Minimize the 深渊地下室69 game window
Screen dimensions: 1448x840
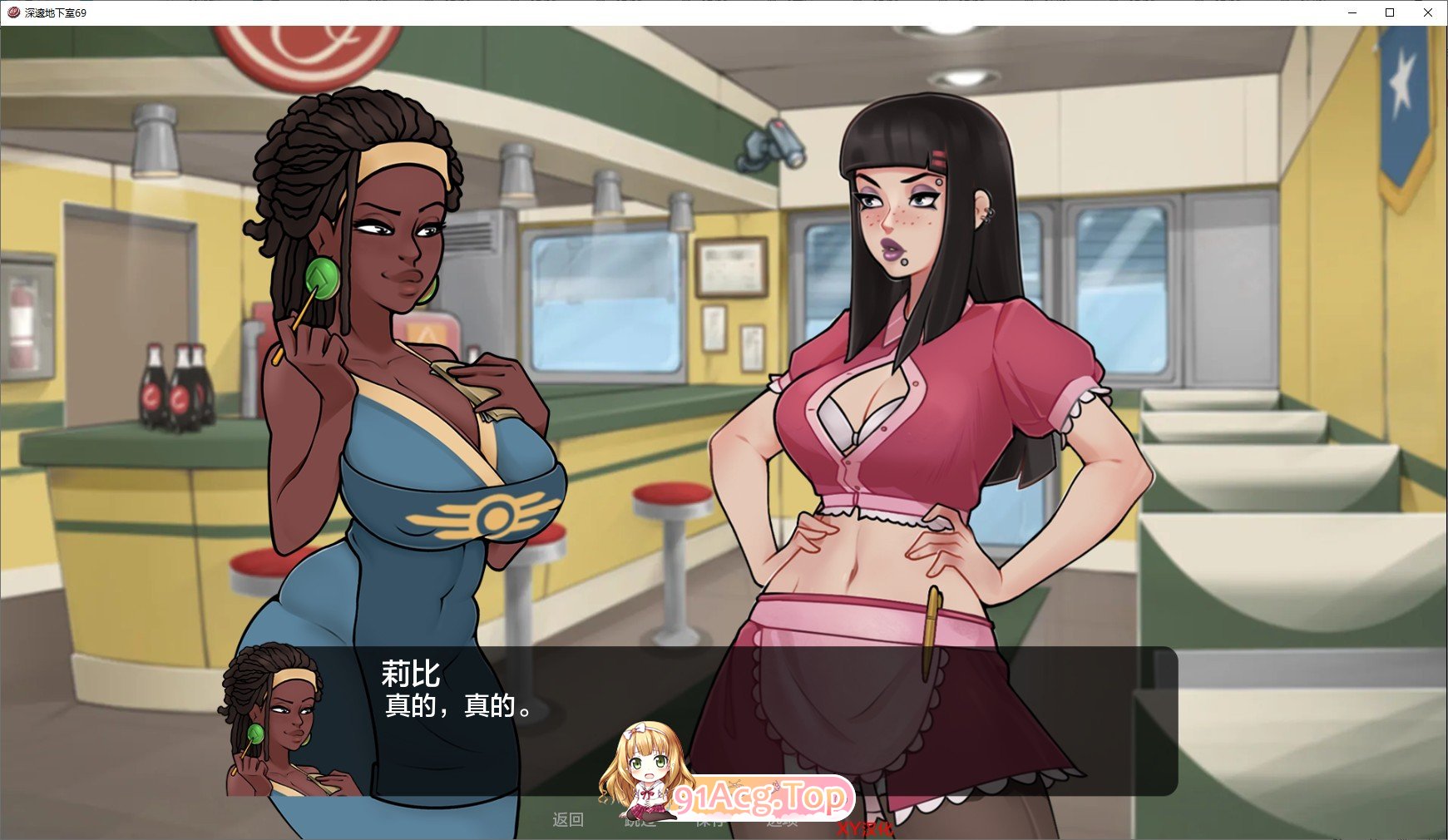(1352, 12)
